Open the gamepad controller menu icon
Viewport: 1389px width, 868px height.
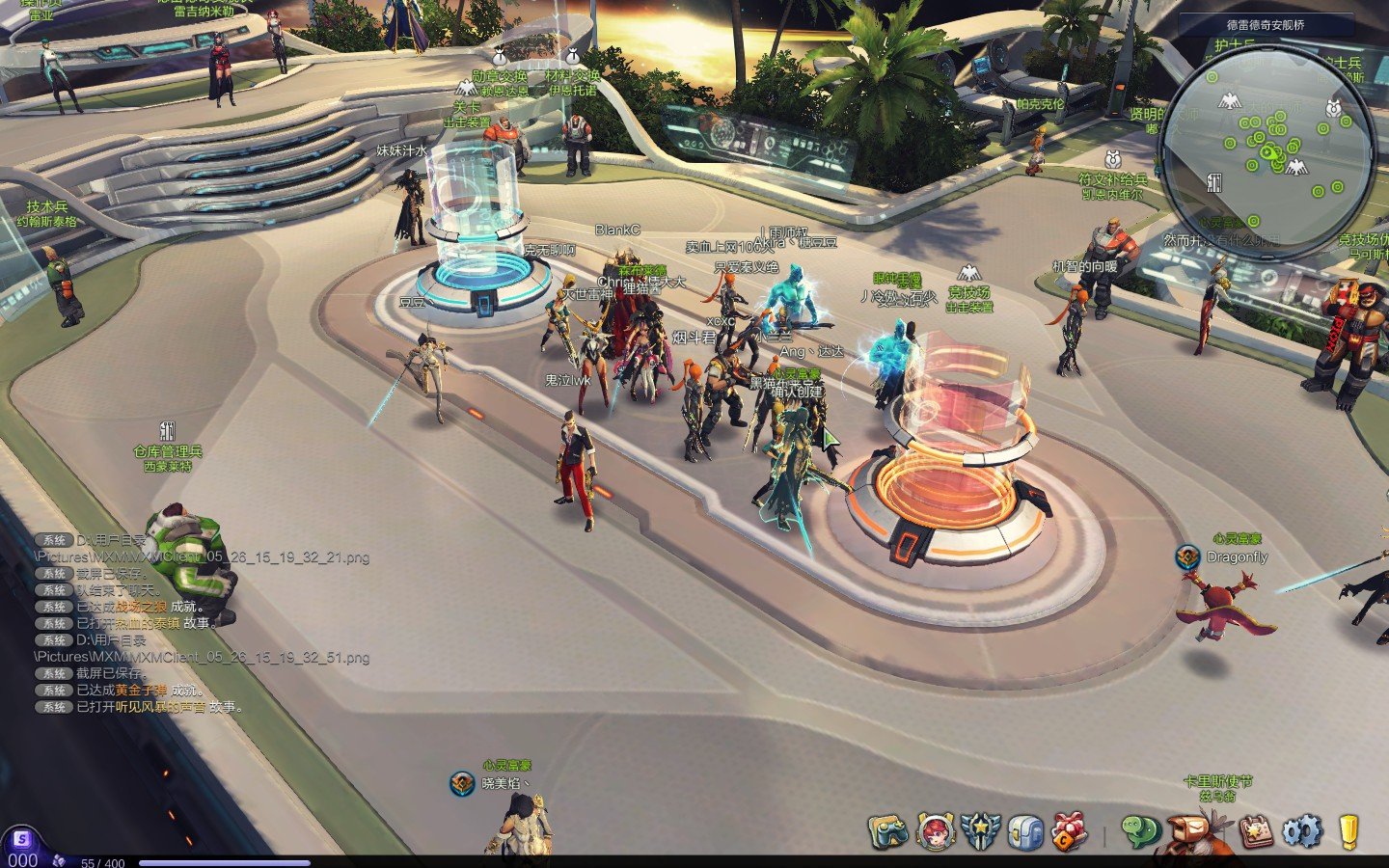(887, 830)
